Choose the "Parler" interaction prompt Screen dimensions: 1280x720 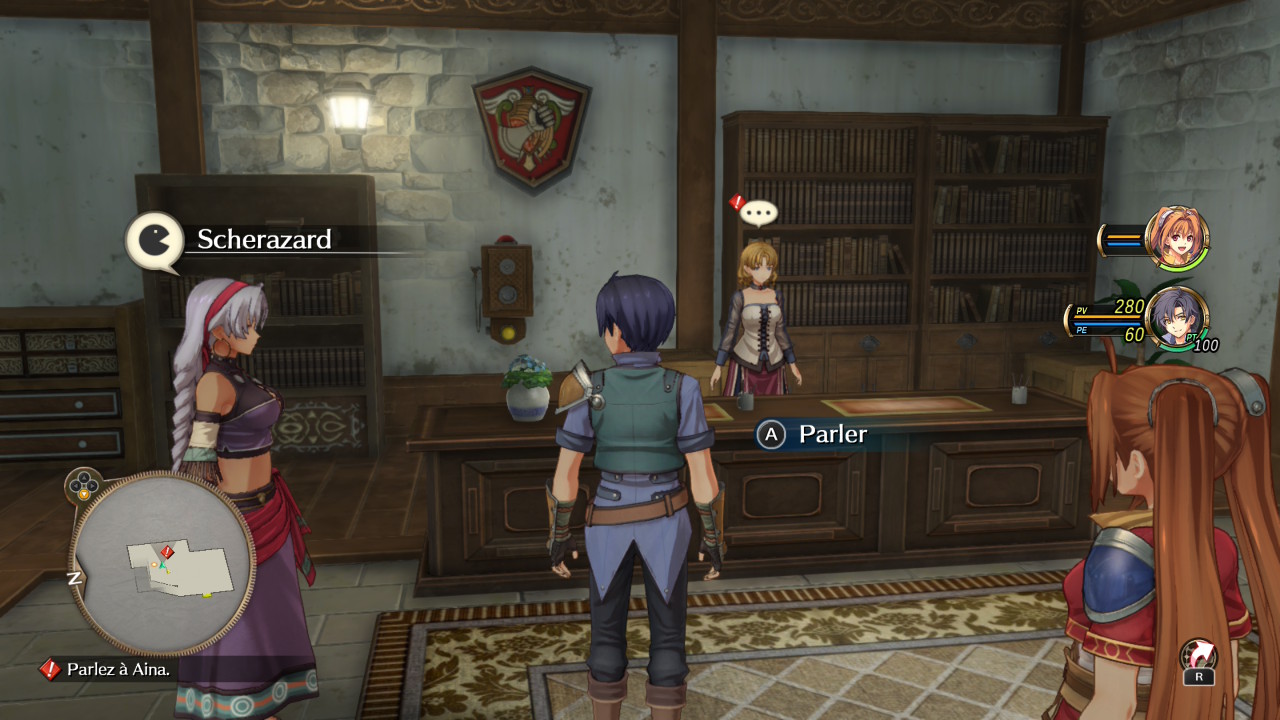[x=813, y=434]
